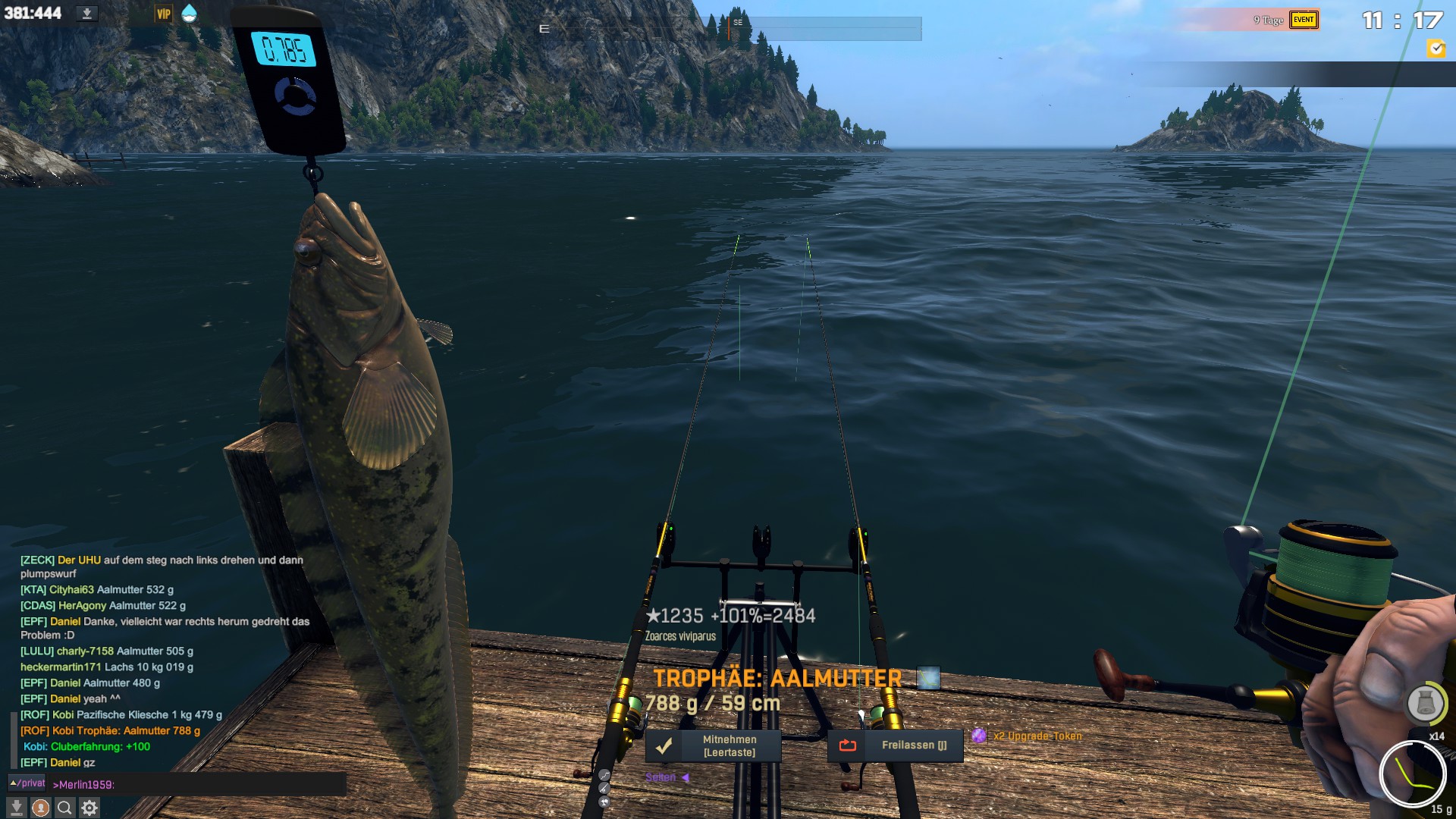
Task: Click the download arrow beside the coordinates
Action: coord(87,14)
